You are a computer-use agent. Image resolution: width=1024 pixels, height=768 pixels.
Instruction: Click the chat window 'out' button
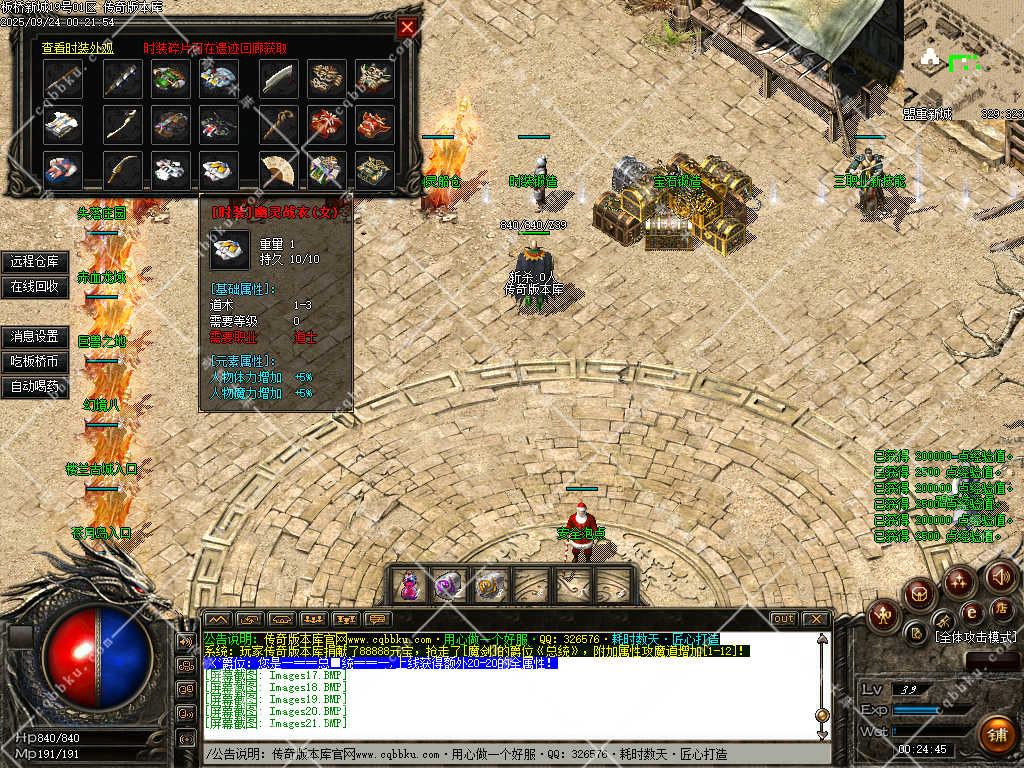784,619
